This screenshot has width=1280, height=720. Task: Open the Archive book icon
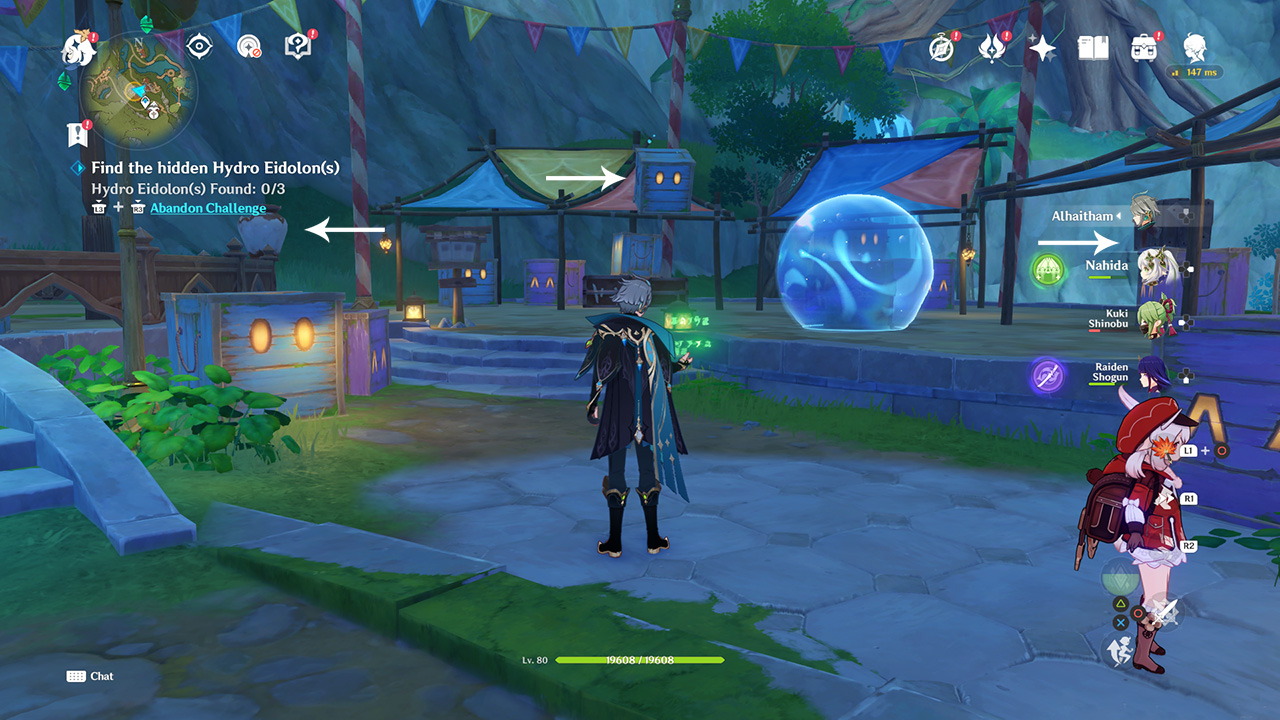1094,48
